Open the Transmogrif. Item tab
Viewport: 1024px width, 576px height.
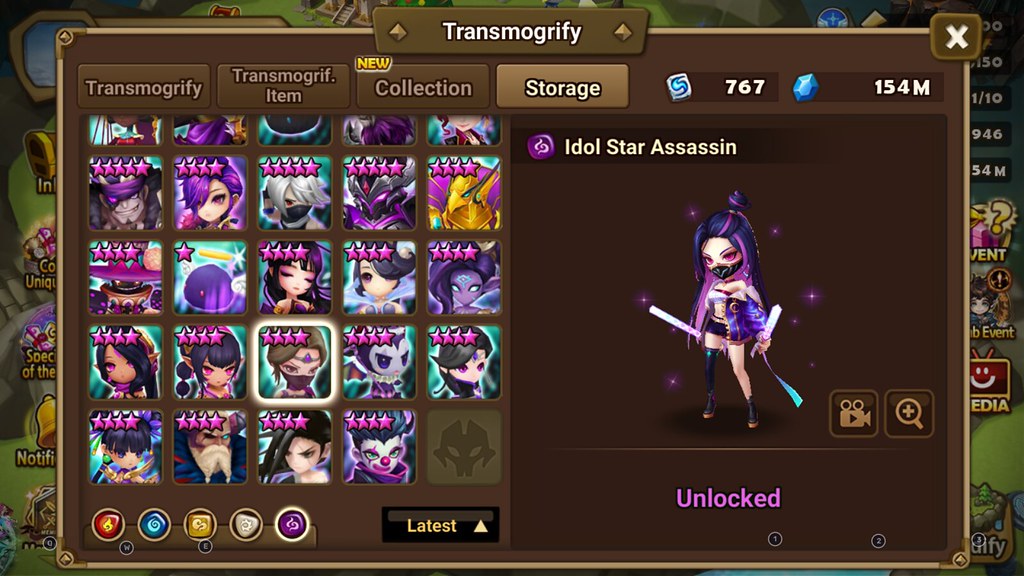(283, 87)
